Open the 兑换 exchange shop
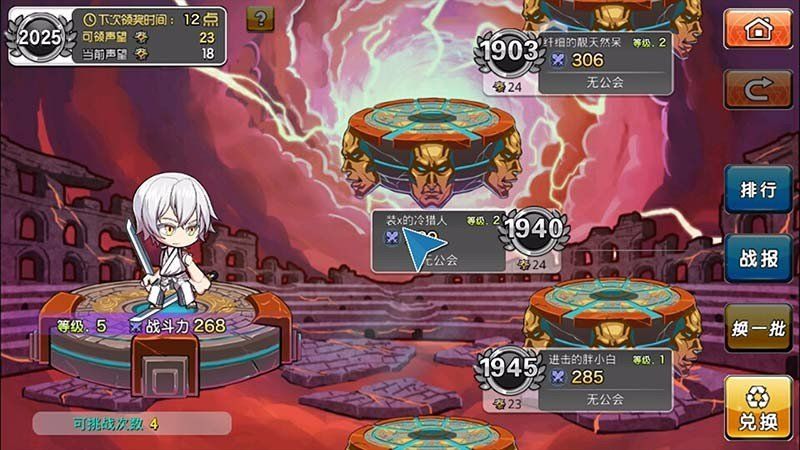This screenshot has width=800, height=450. [x=758, y=408]
